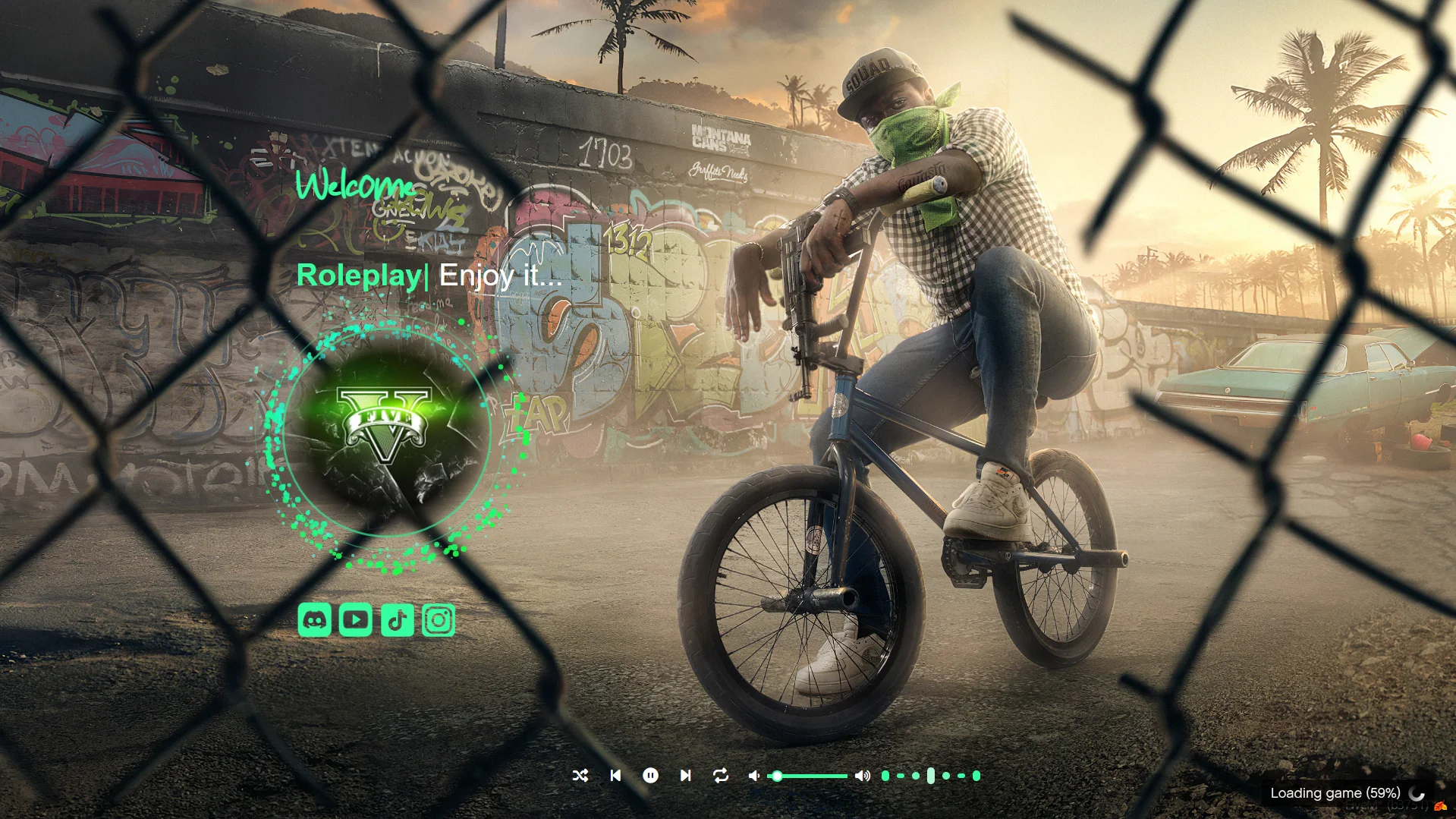This screenshot has width=1456, height=819.
Task: Pause the loading screen music
Action: 650,775
